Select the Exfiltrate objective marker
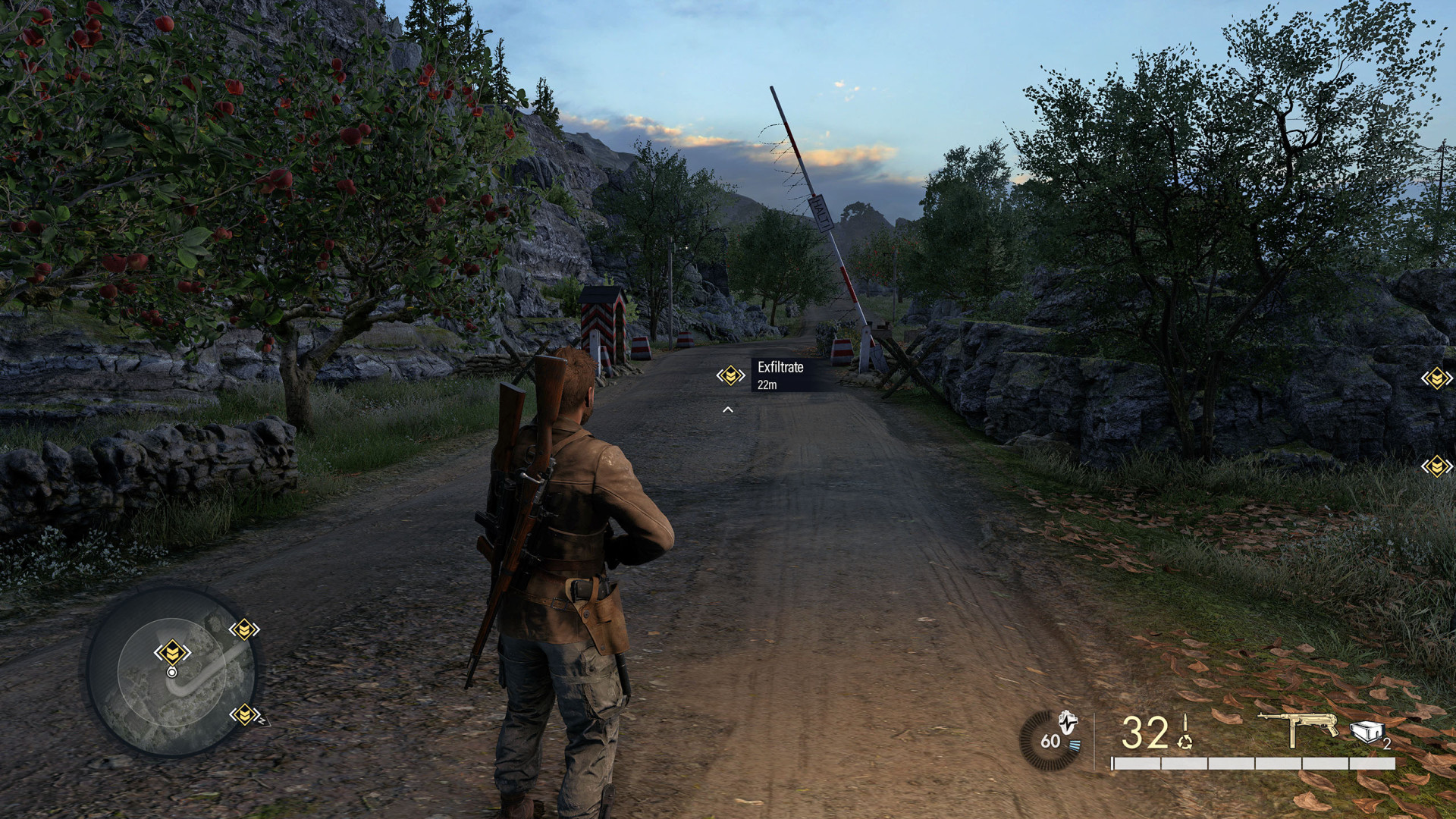Image resolution: width=1456 pixels, height=819 pixels. click(x=730, y=375)
